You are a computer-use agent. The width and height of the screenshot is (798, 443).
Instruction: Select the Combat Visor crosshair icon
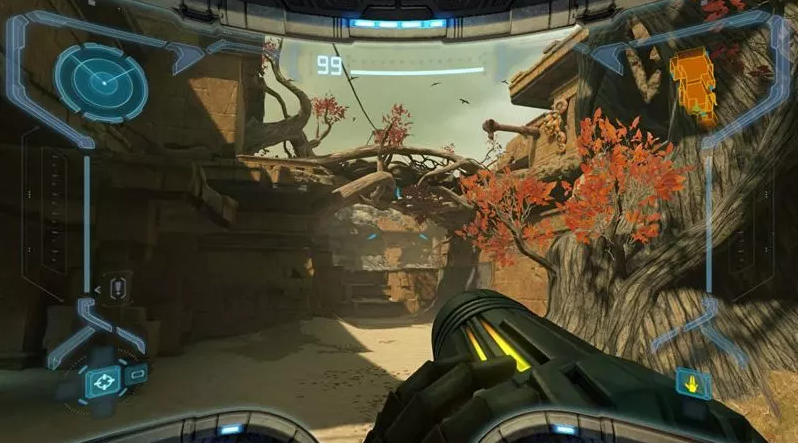tap(101, 381)
